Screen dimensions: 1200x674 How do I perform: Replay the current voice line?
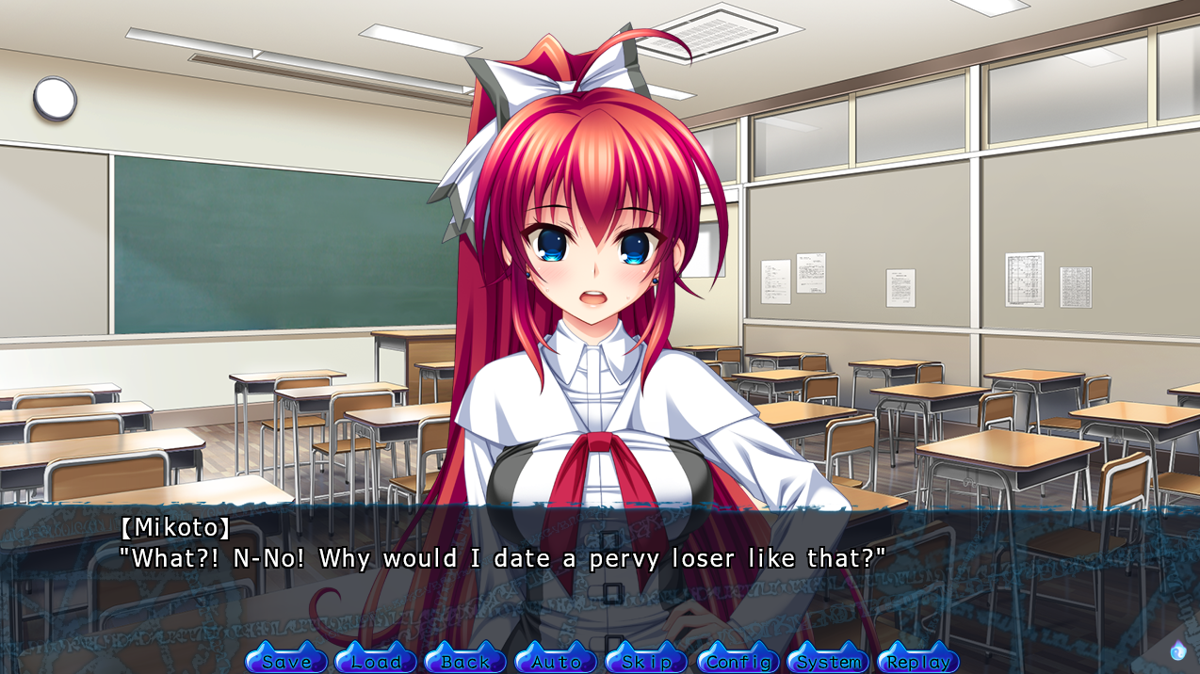click(x=918, y=661)
